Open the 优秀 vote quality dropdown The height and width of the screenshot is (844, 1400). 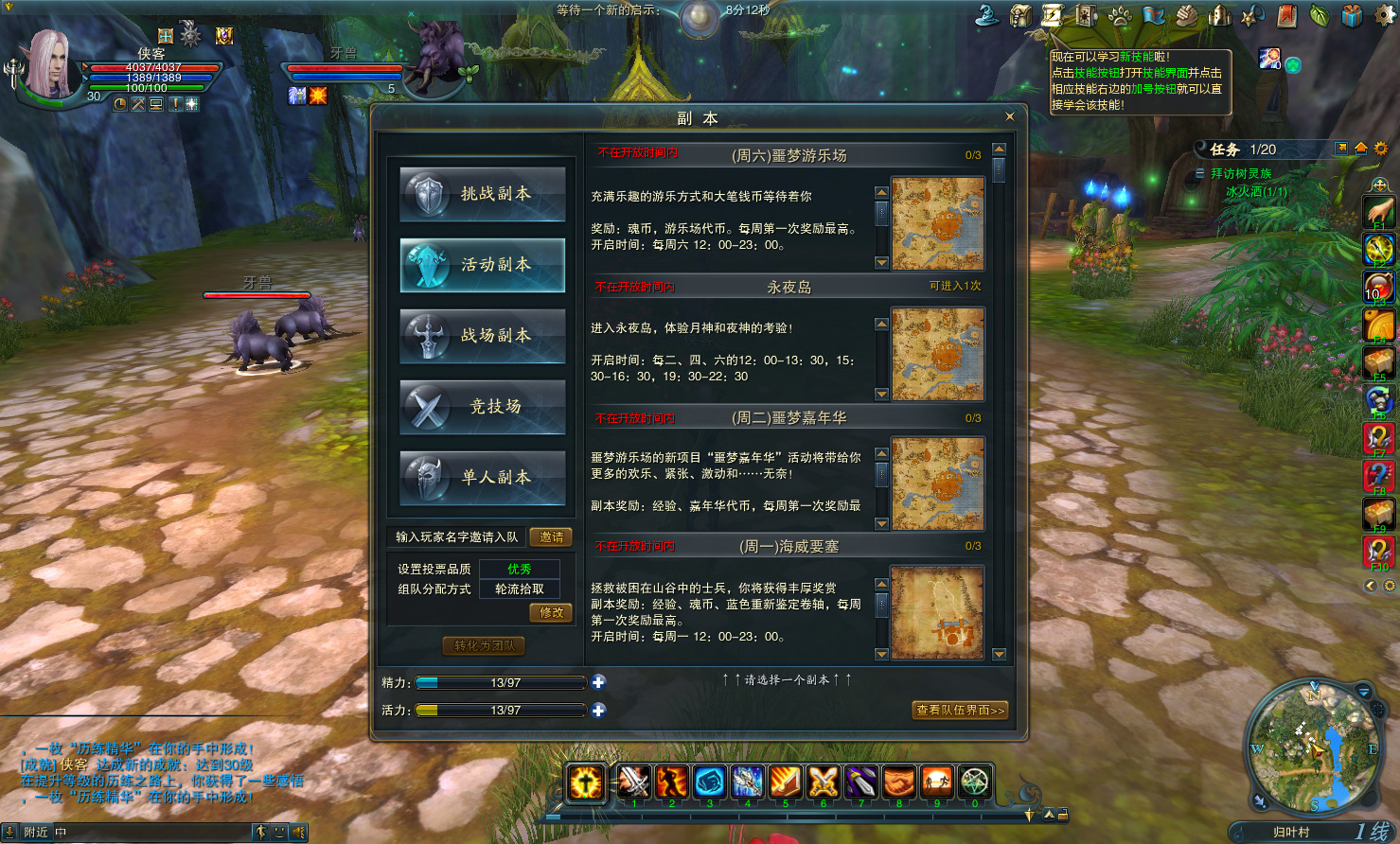(x=519, y=569)
